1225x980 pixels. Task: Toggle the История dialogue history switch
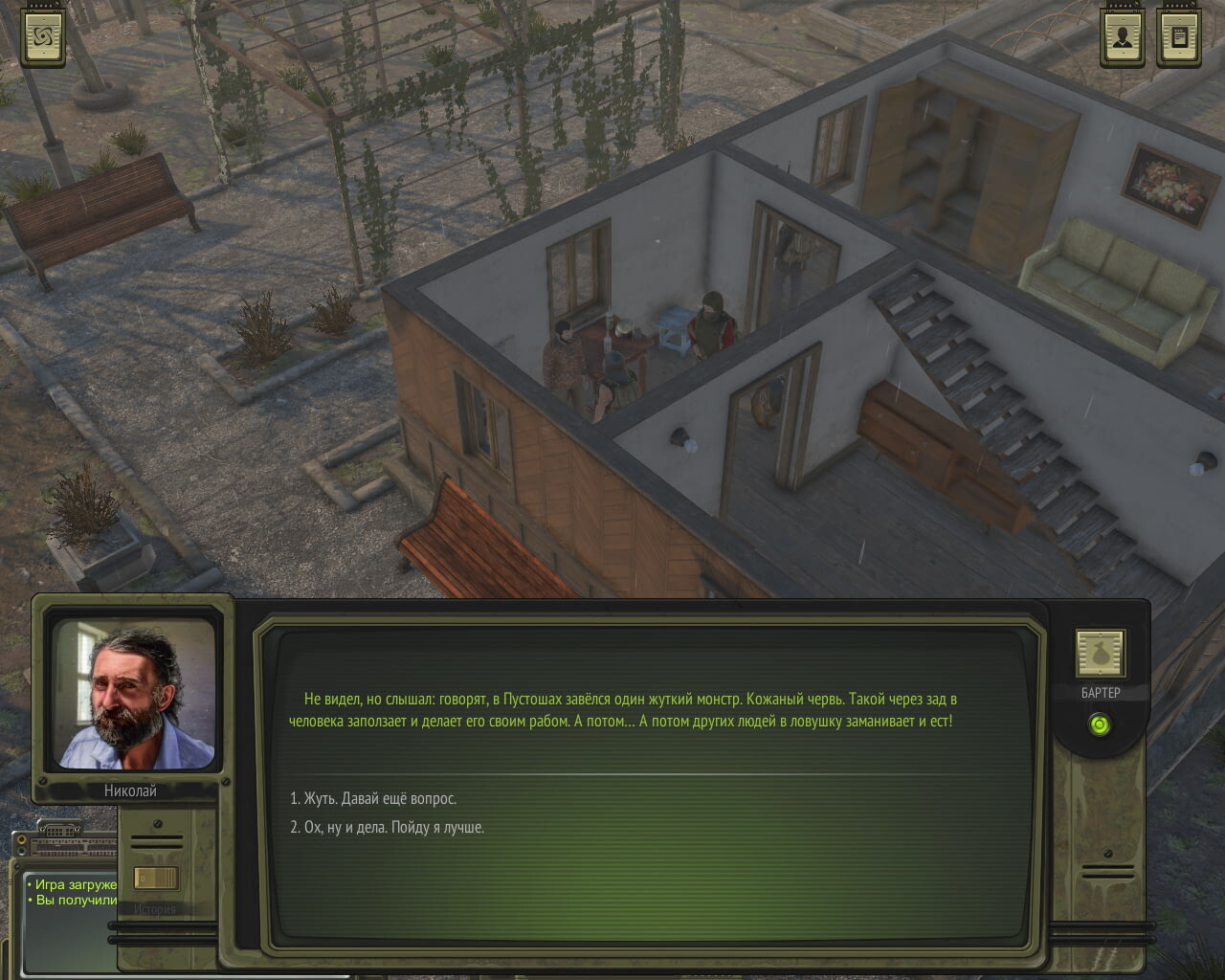pos(155,878)
